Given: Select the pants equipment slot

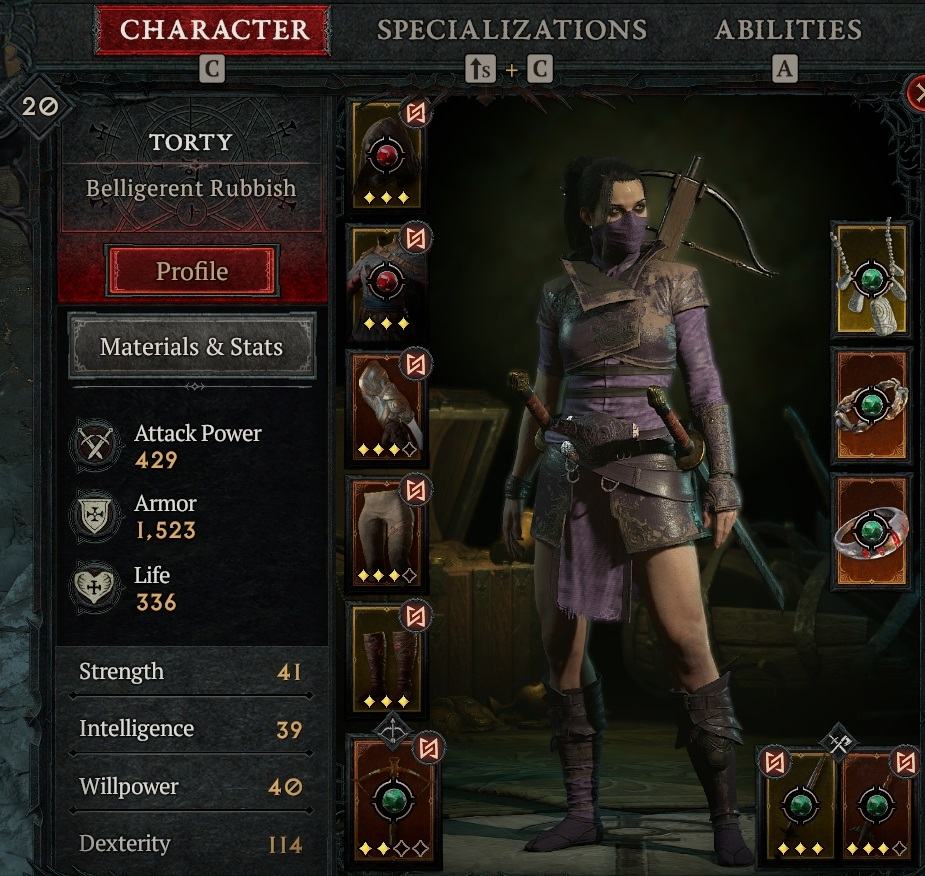Looking at the screenshot, I should [x=387, y=532].
